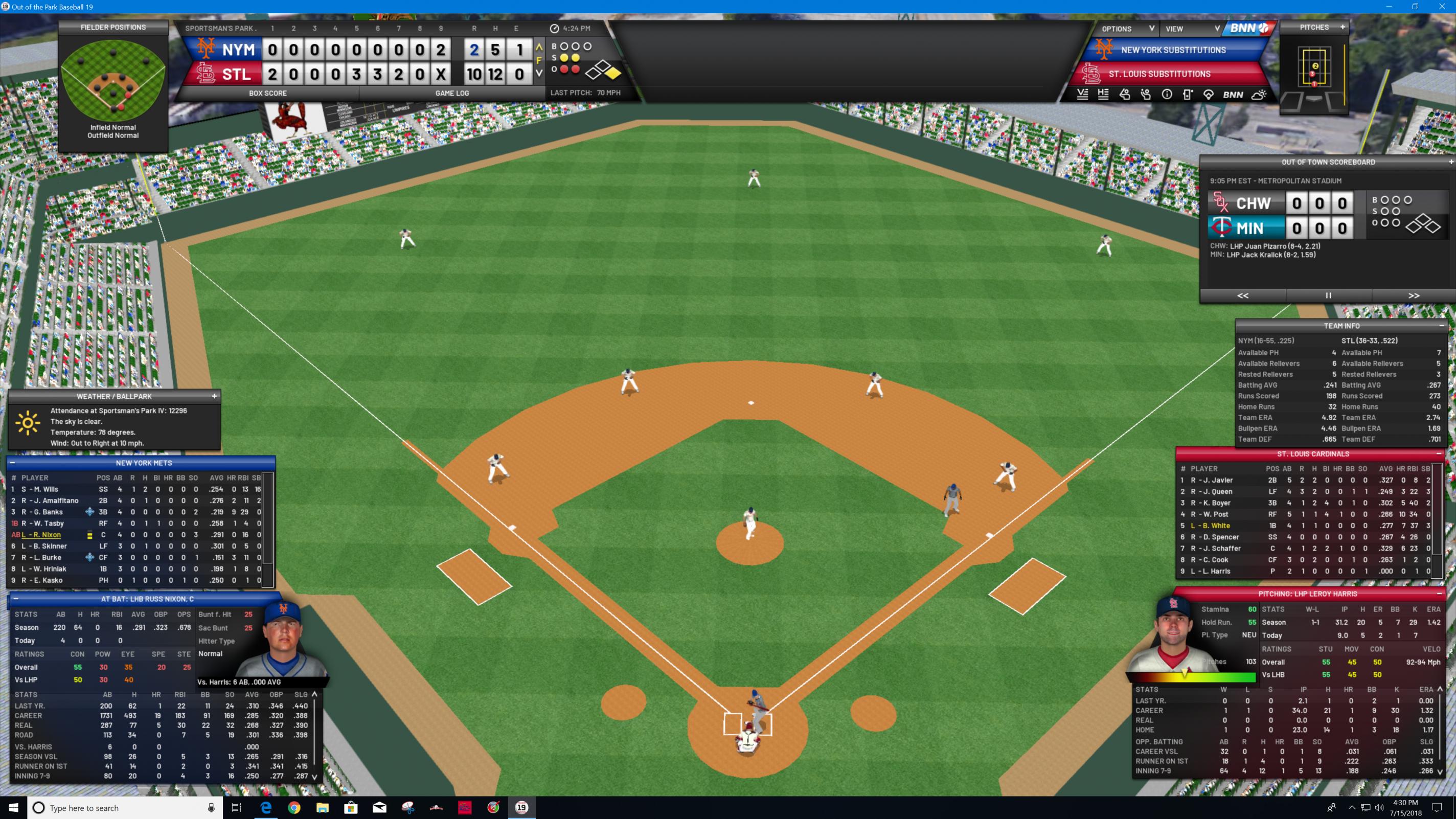Pause the out of town scoreboard
This screenshot has width=1456, height=819.
pos(1328,295)
